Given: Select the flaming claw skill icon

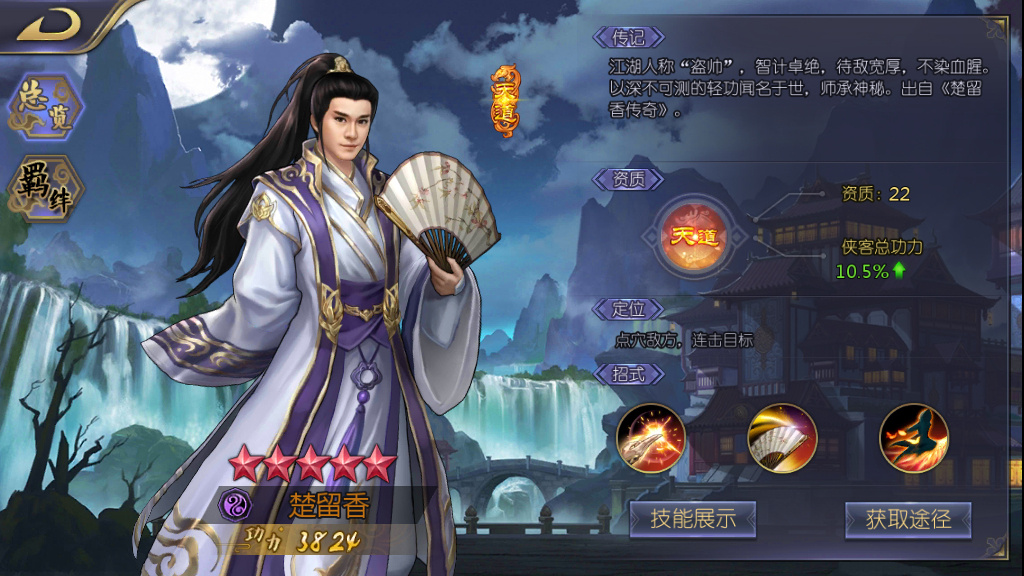Looking at the screenshot, I should (x=651, y=438).
